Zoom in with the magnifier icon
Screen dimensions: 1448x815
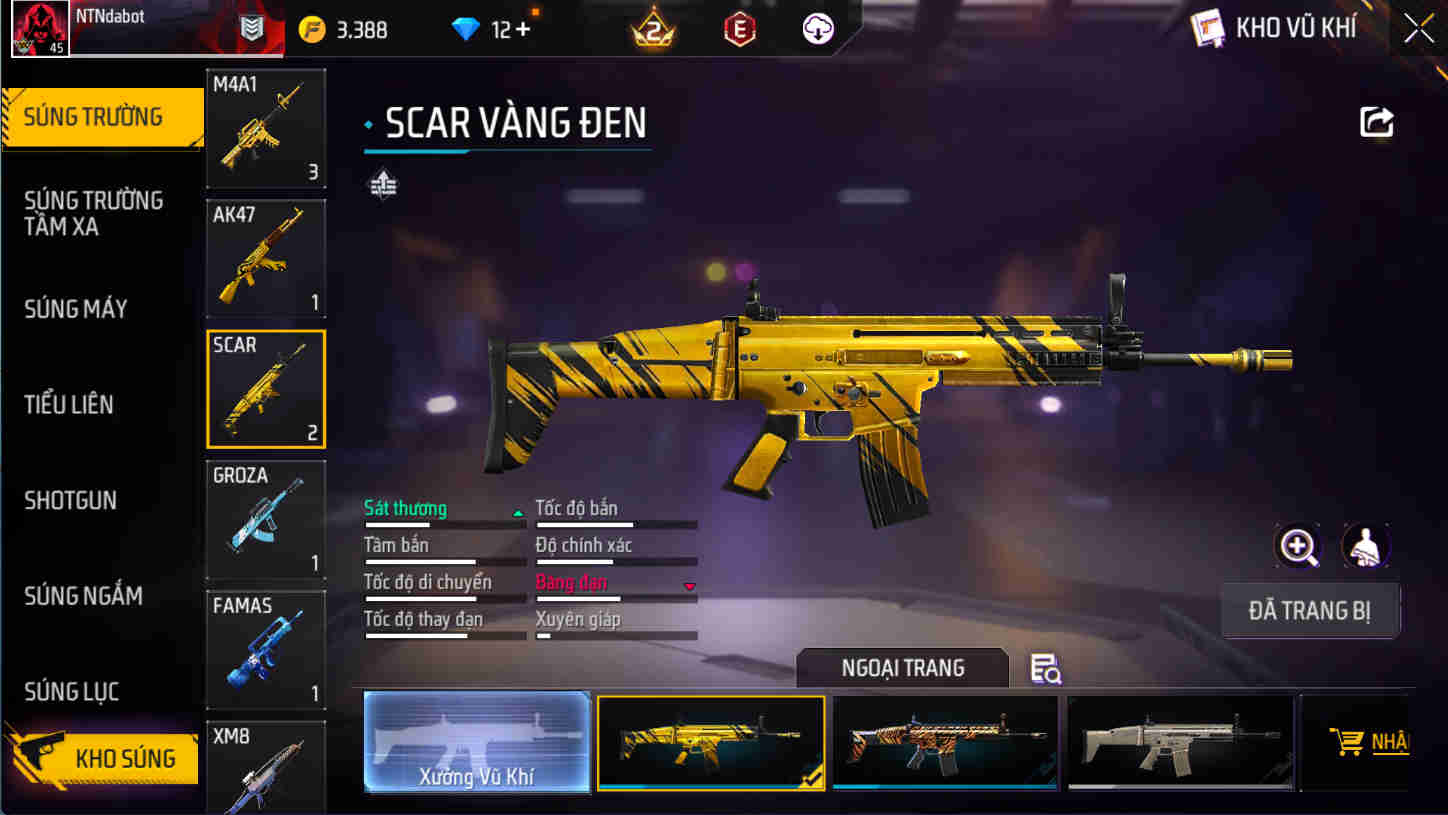pyautogui.click(x=1298, y=546)
